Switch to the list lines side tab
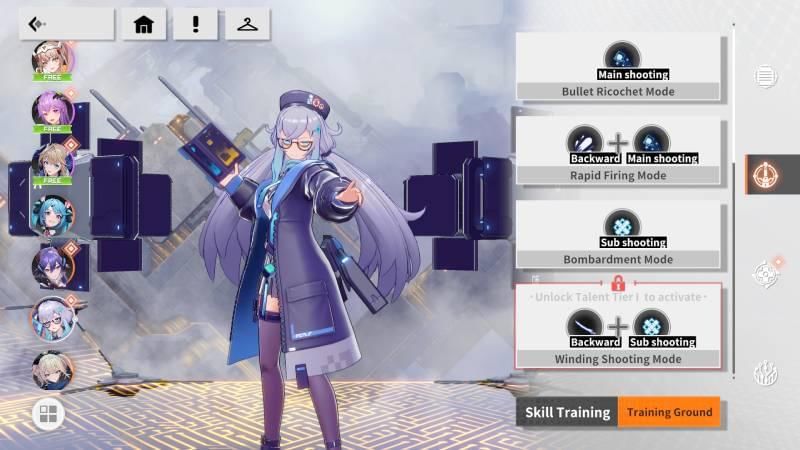Image resolution: width=800 pixels, height=450 pixels. click(x=766, y=76)
